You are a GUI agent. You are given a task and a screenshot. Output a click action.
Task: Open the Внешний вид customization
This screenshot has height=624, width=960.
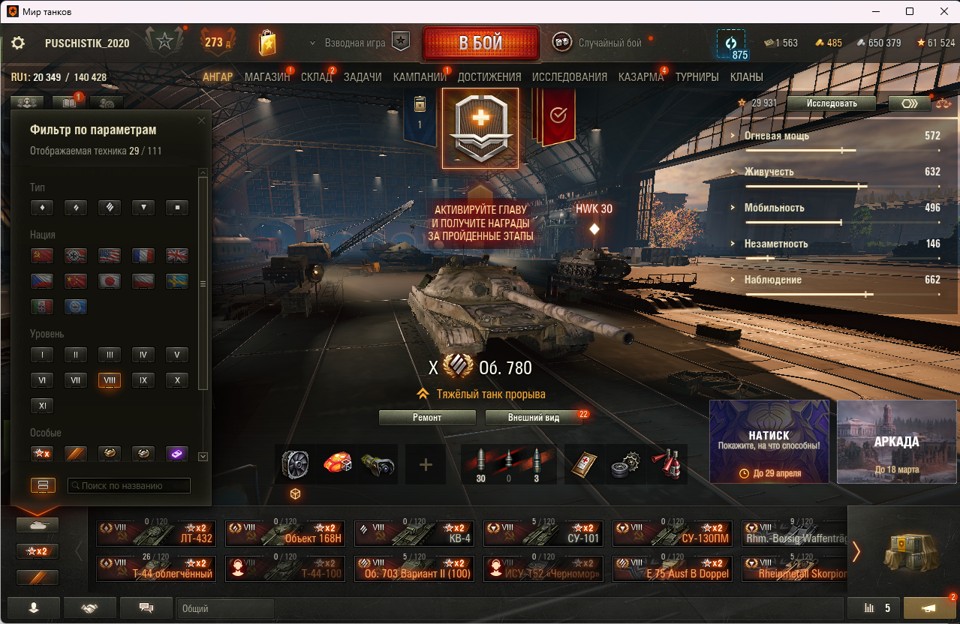click(x=533, y=417)
